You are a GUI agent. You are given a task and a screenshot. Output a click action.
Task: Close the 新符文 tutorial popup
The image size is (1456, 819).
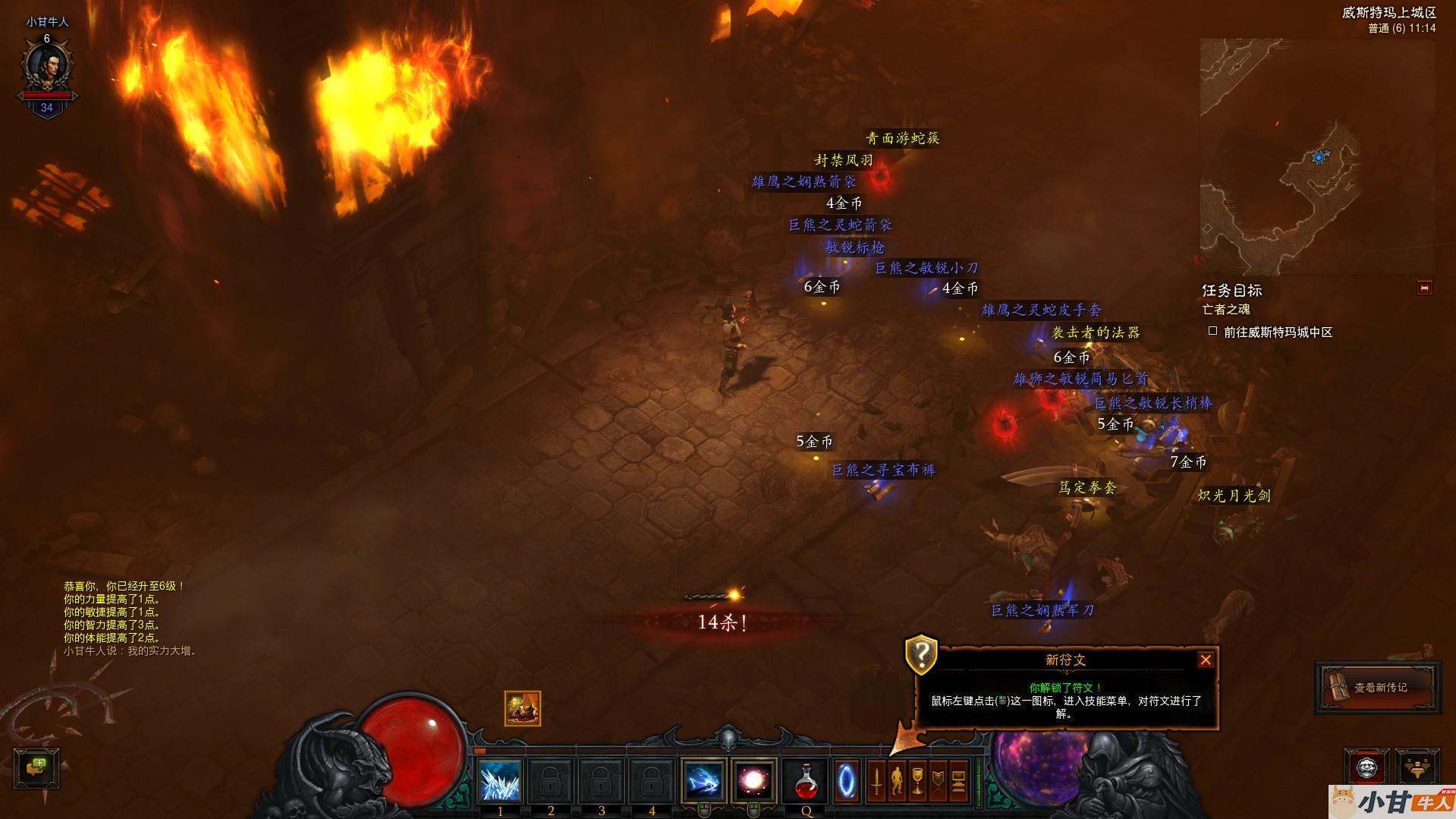pos(1205,660)
